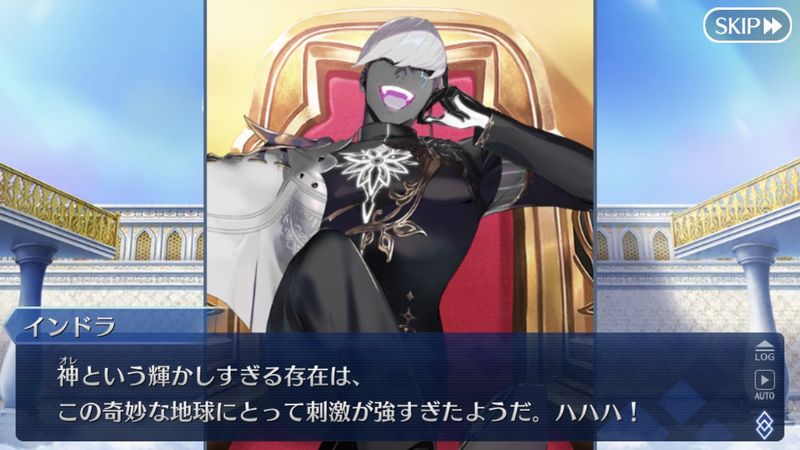Open the dialogue LOG
The height and width of the screenshot is (450, 800).
[764, 350]
